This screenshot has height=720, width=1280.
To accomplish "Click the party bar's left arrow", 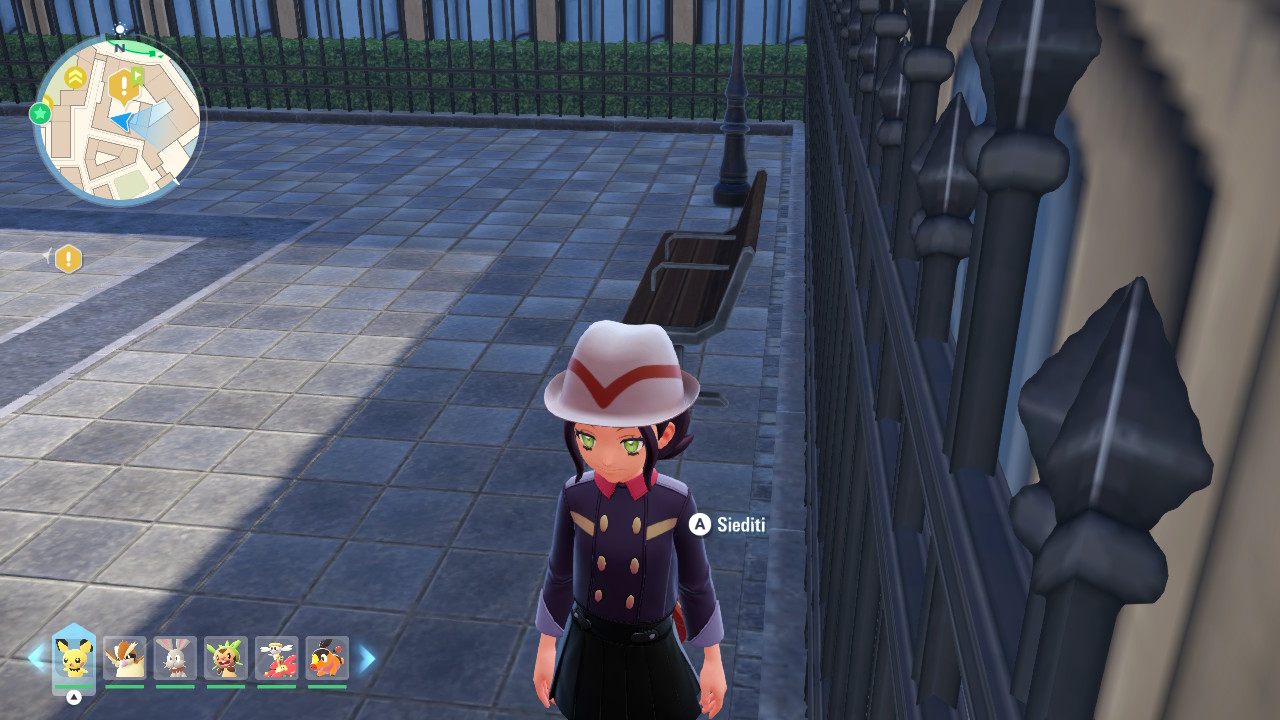I will click(36, 658).
